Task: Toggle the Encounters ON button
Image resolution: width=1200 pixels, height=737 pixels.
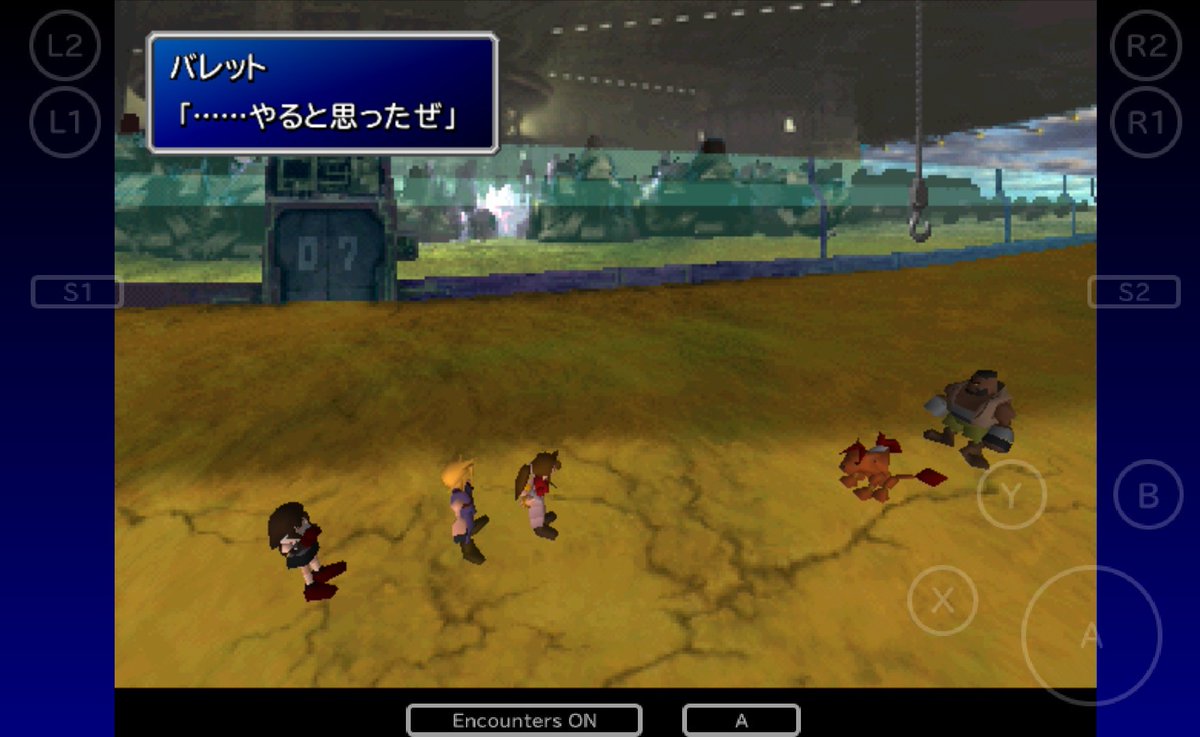Action: [x=524, y=720]
